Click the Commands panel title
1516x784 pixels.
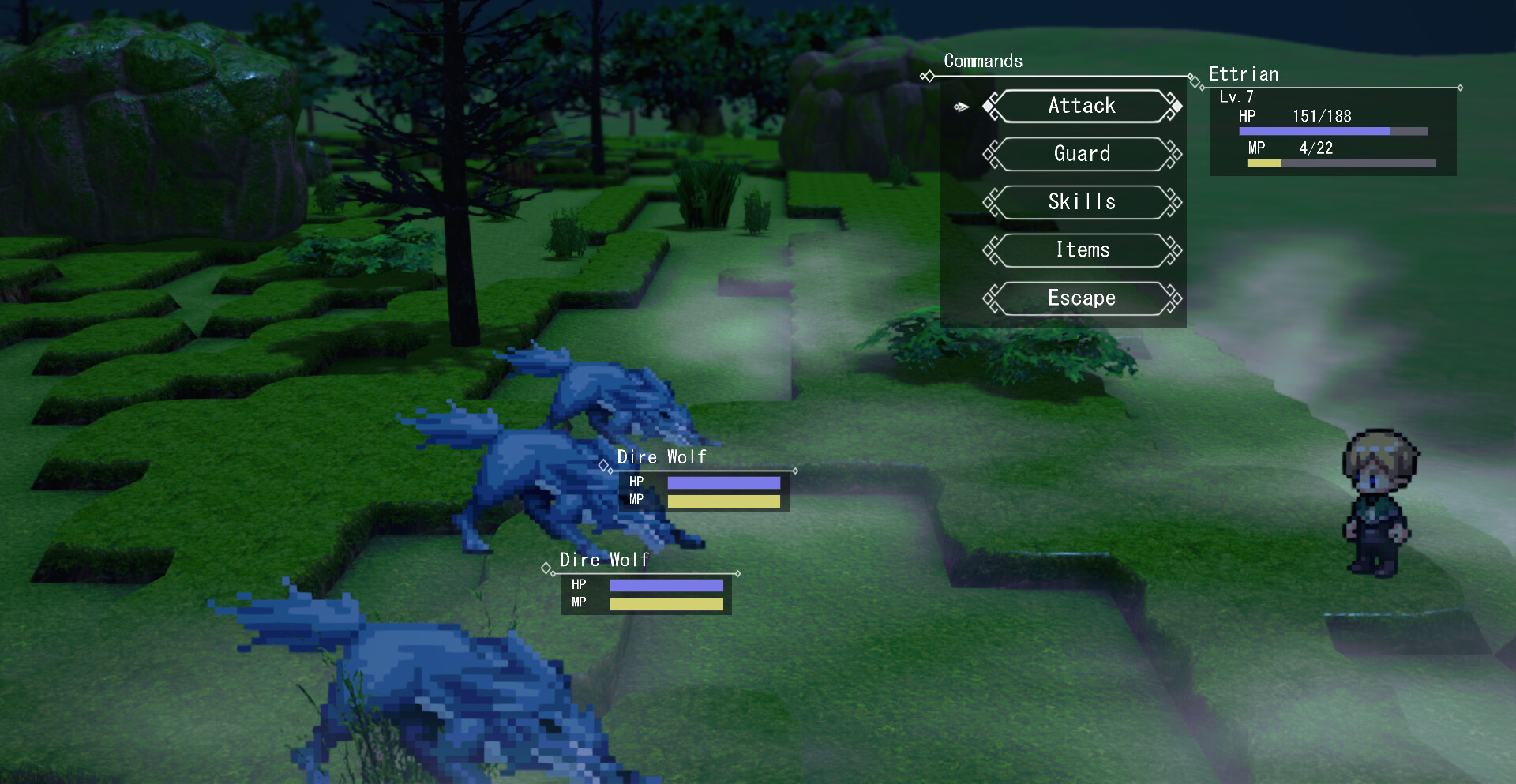[x=983, y=61]
